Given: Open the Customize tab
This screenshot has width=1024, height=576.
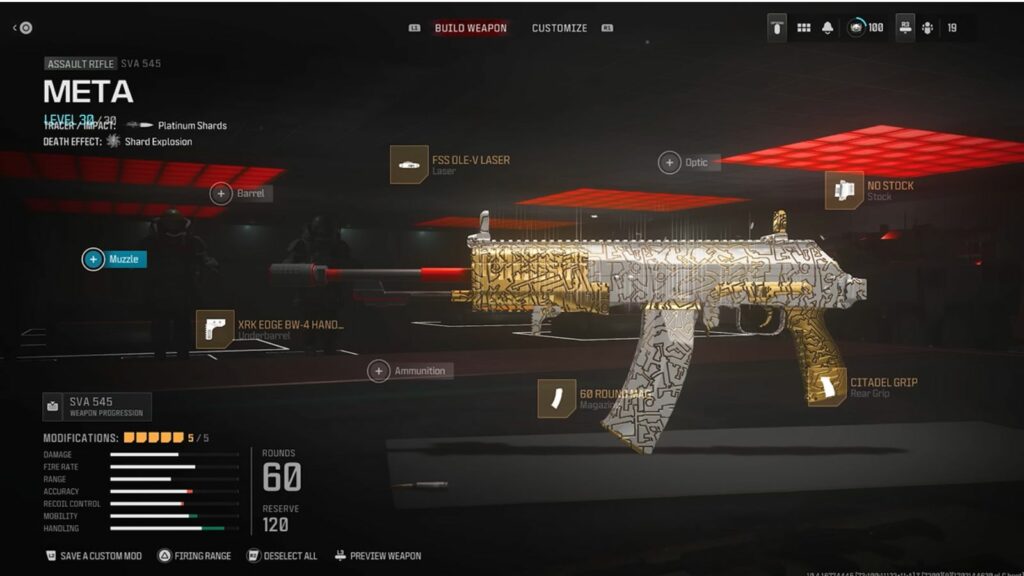Looking at the screenshot, I should coord(559,28).
